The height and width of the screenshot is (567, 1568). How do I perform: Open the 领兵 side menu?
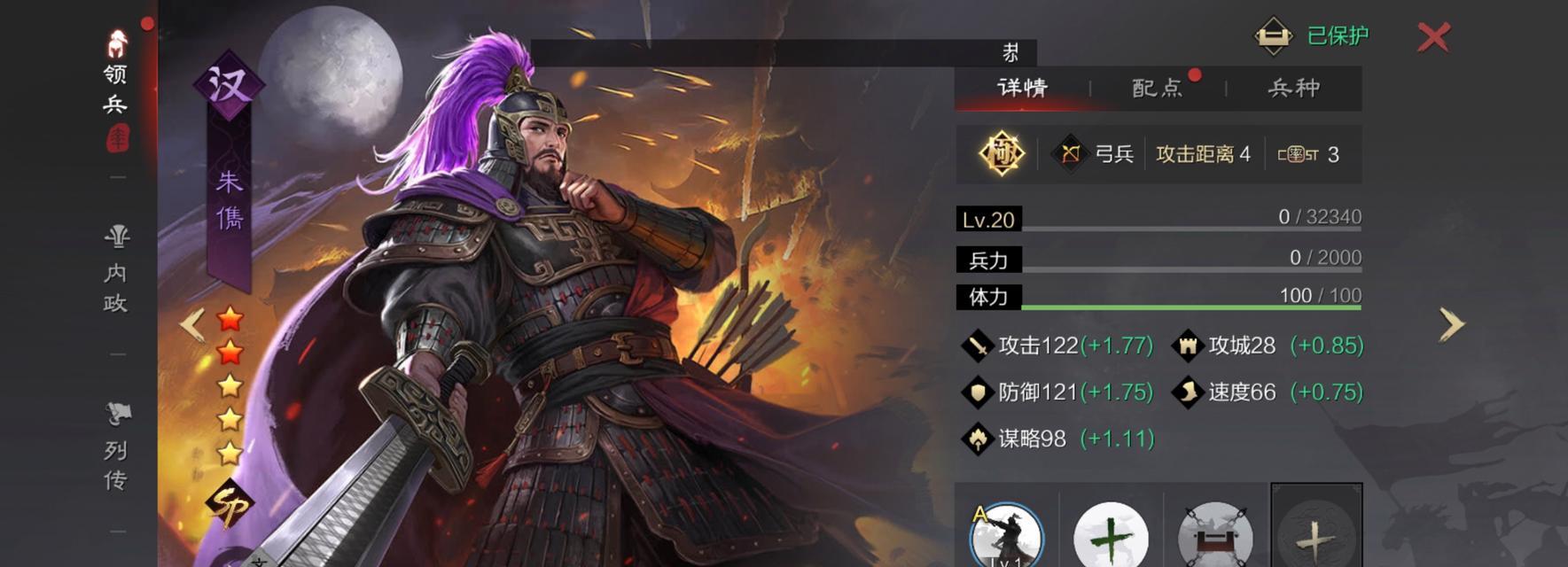(x=116, y=89)
